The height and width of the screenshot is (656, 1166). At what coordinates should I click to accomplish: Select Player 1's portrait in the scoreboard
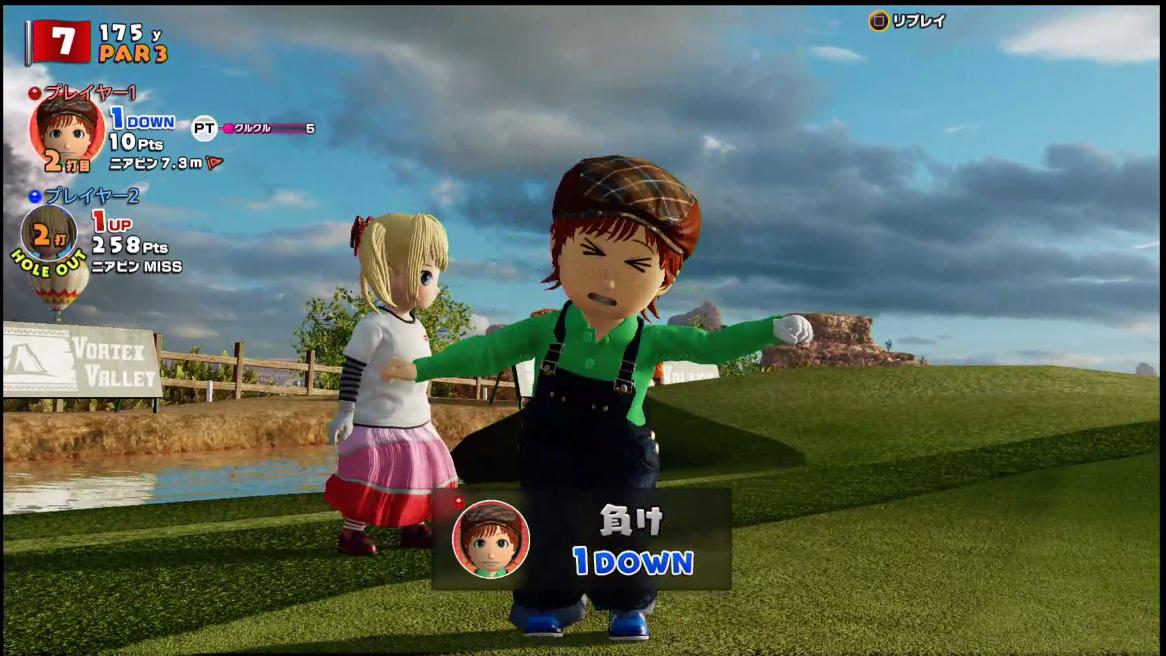66,129
